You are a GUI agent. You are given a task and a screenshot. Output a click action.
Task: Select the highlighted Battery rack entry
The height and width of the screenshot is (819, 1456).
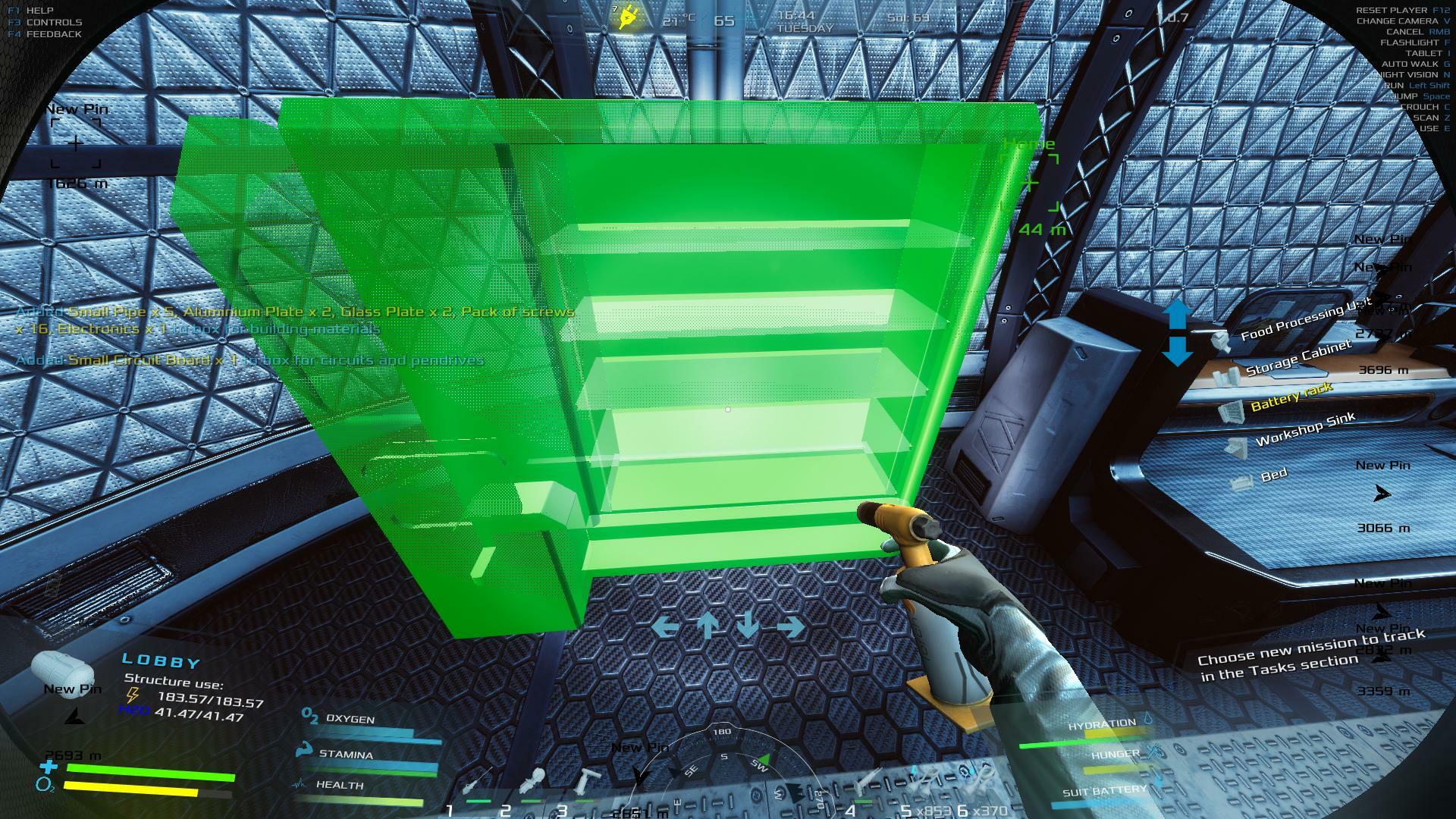click(1291, 396)
